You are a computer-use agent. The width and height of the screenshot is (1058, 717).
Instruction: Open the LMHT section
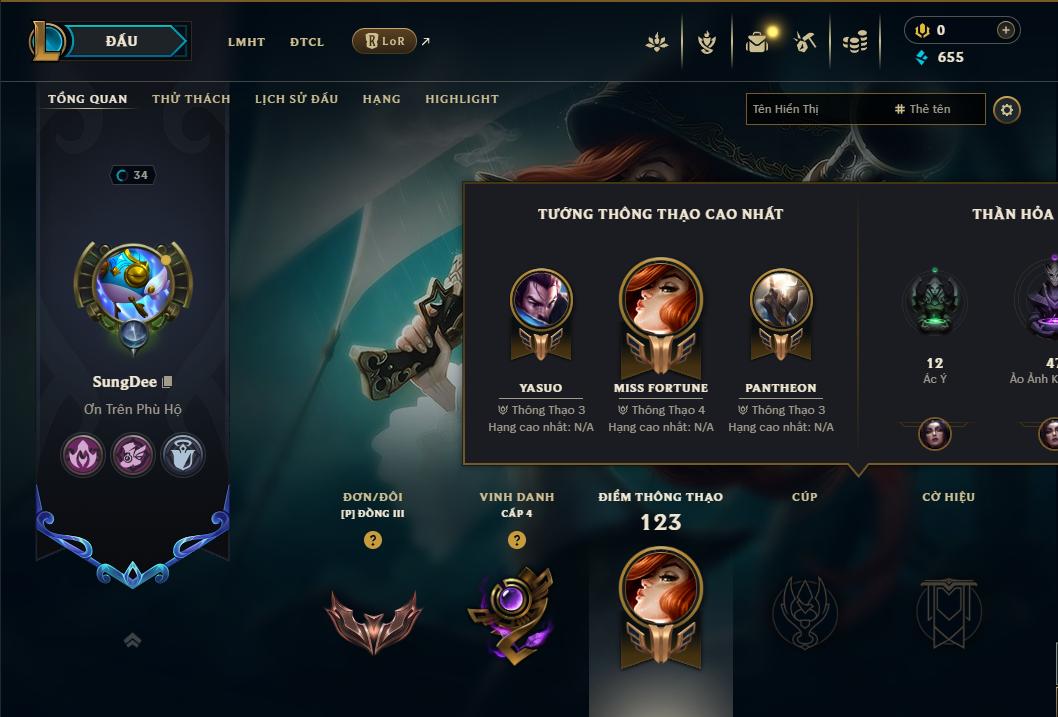pyautogui.click(x=246, y=42)
